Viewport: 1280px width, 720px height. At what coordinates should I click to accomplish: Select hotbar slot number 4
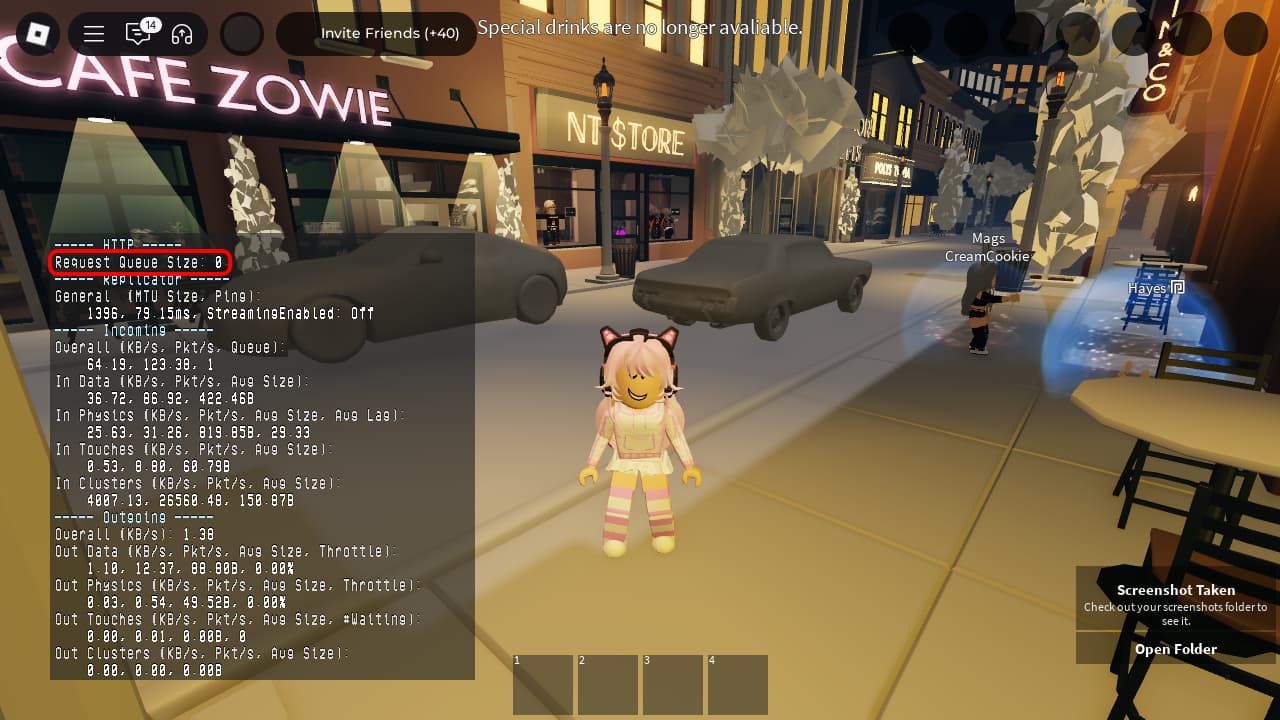[x=737, y=685]
